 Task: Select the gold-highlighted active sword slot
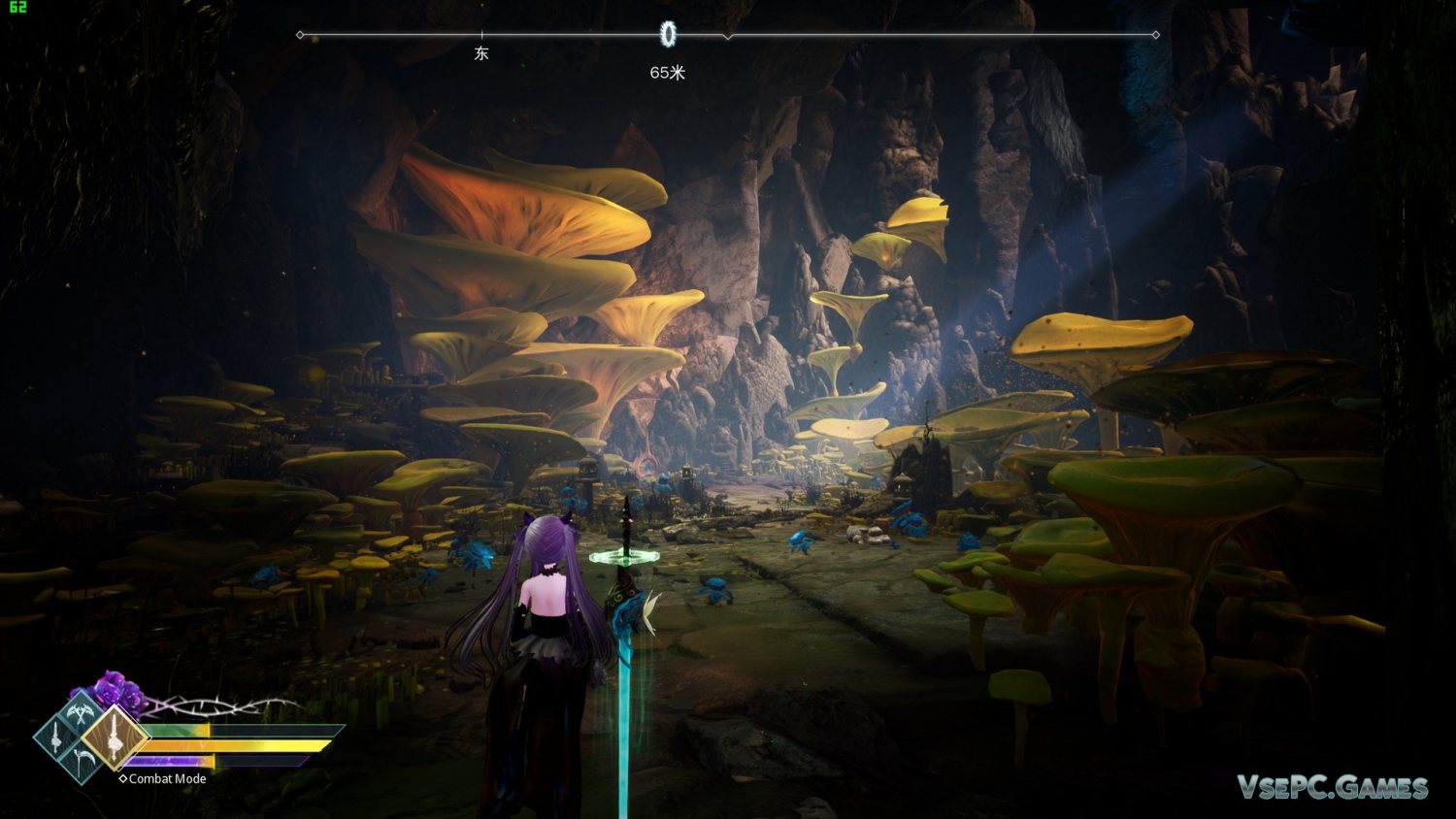pyautogui.click(x=114, y=737)
